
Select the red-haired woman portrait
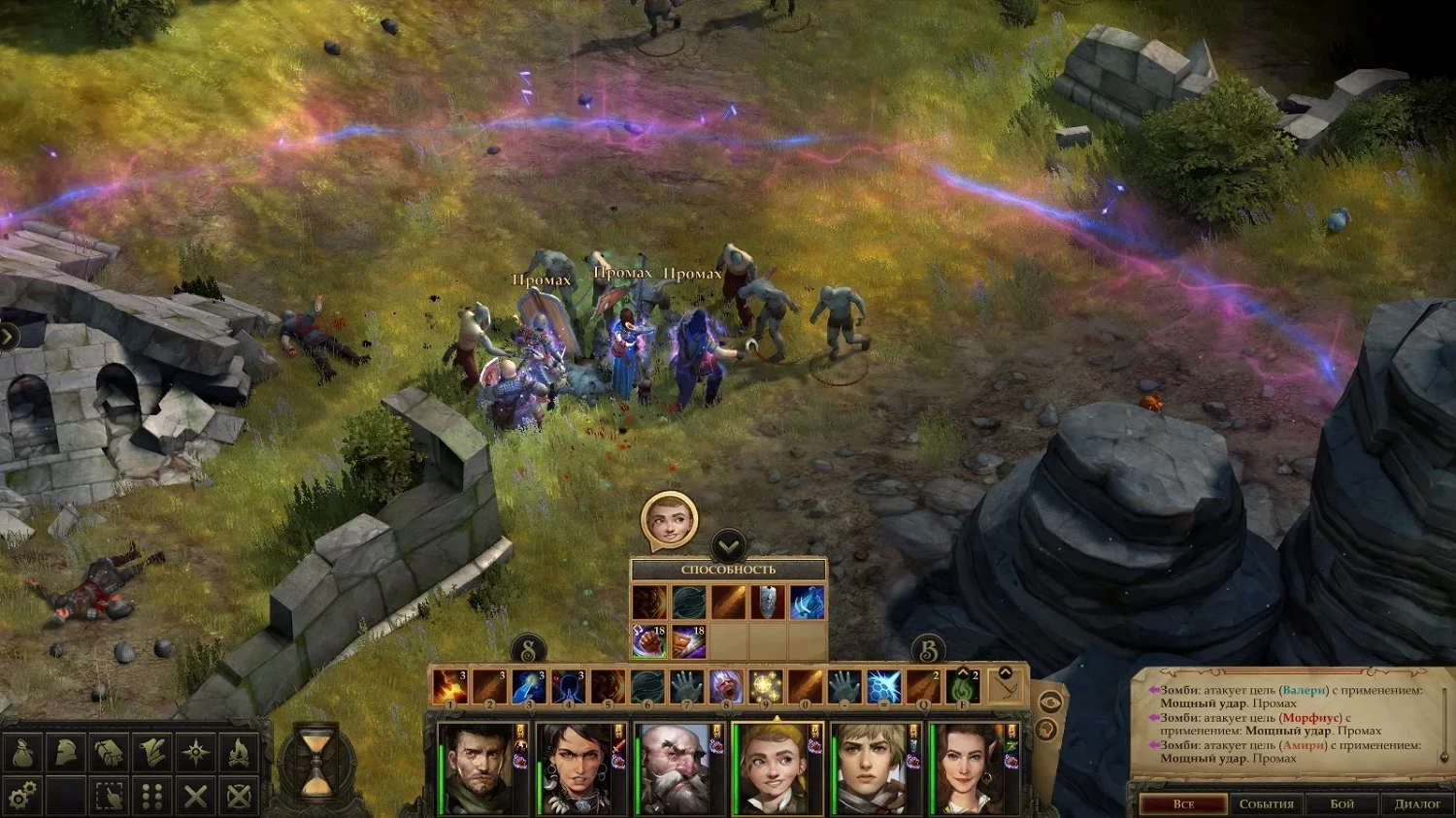pos(968,769)
